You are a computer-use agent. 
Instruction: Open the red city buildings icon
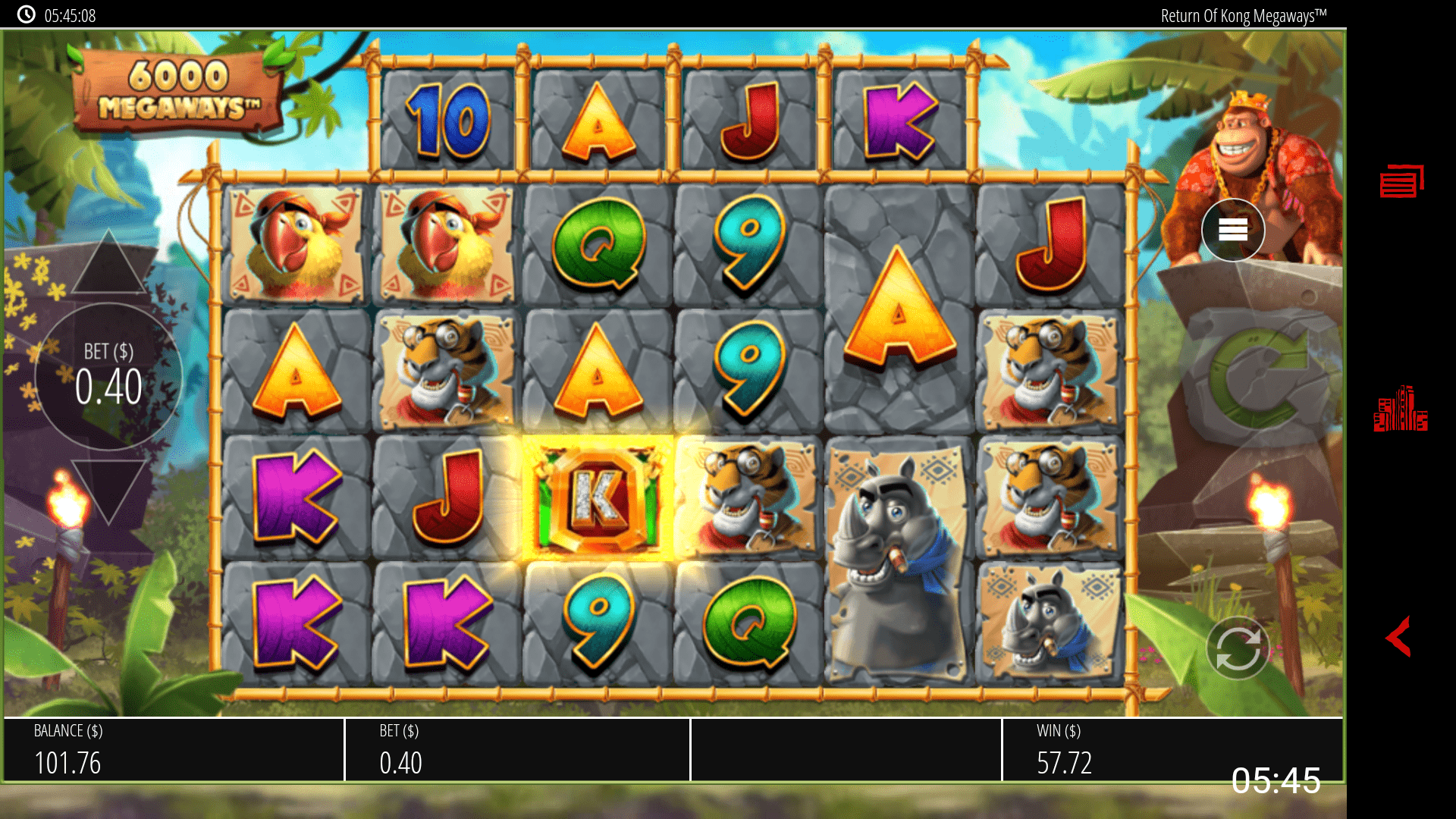pos(1400,409)
